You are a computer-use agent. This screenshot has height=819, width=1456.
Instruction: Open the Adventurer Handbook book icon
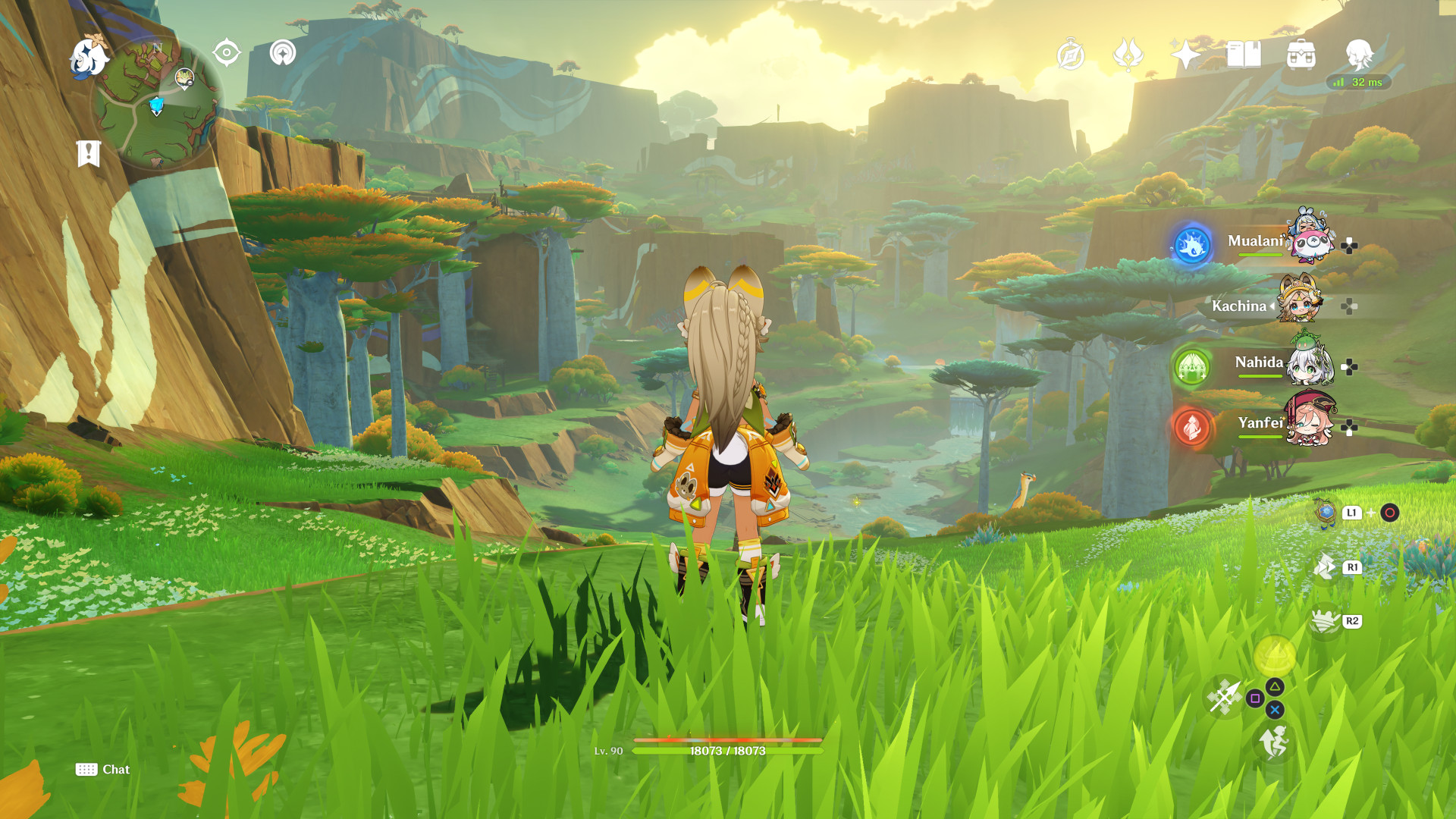[1244, 55]
